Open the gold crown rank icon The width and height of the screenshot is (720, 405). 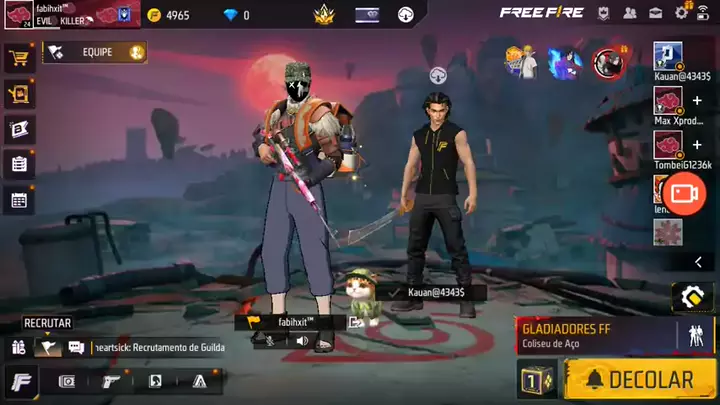(x=323, y=15)
